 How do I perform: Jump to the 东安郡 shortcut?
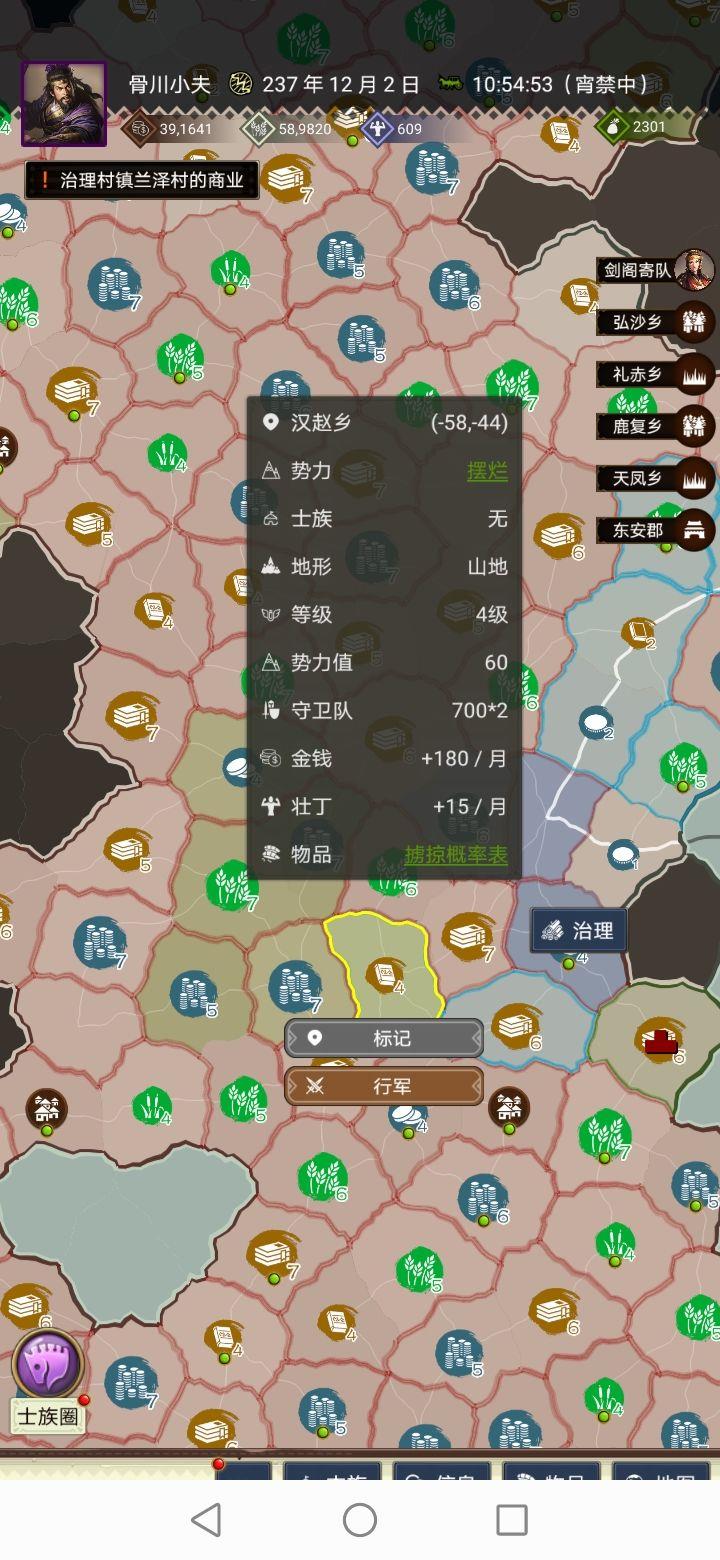[x=657, y=530]
